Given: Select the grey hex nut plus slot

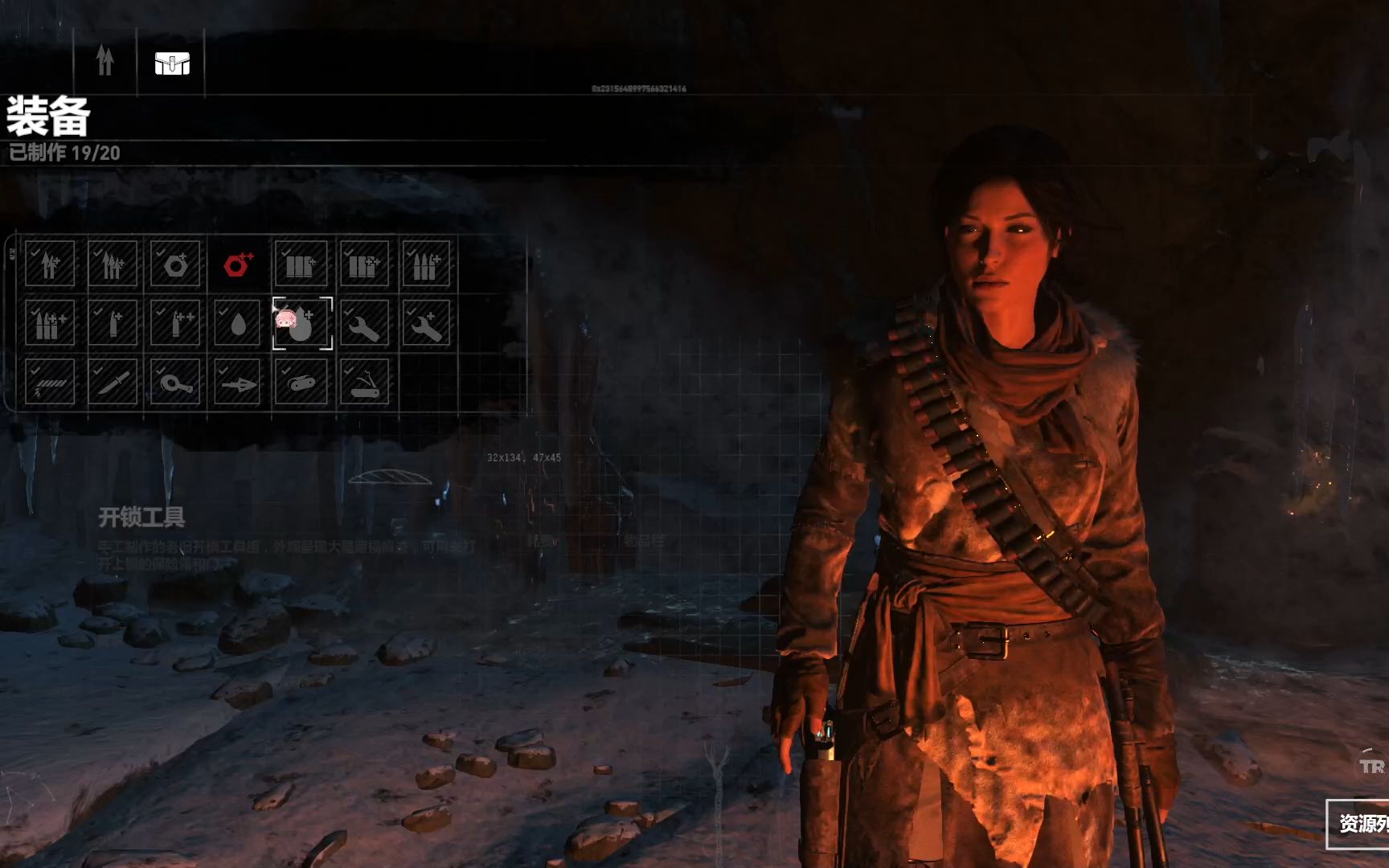Looking at the screenshot, I should click(175, 264).
